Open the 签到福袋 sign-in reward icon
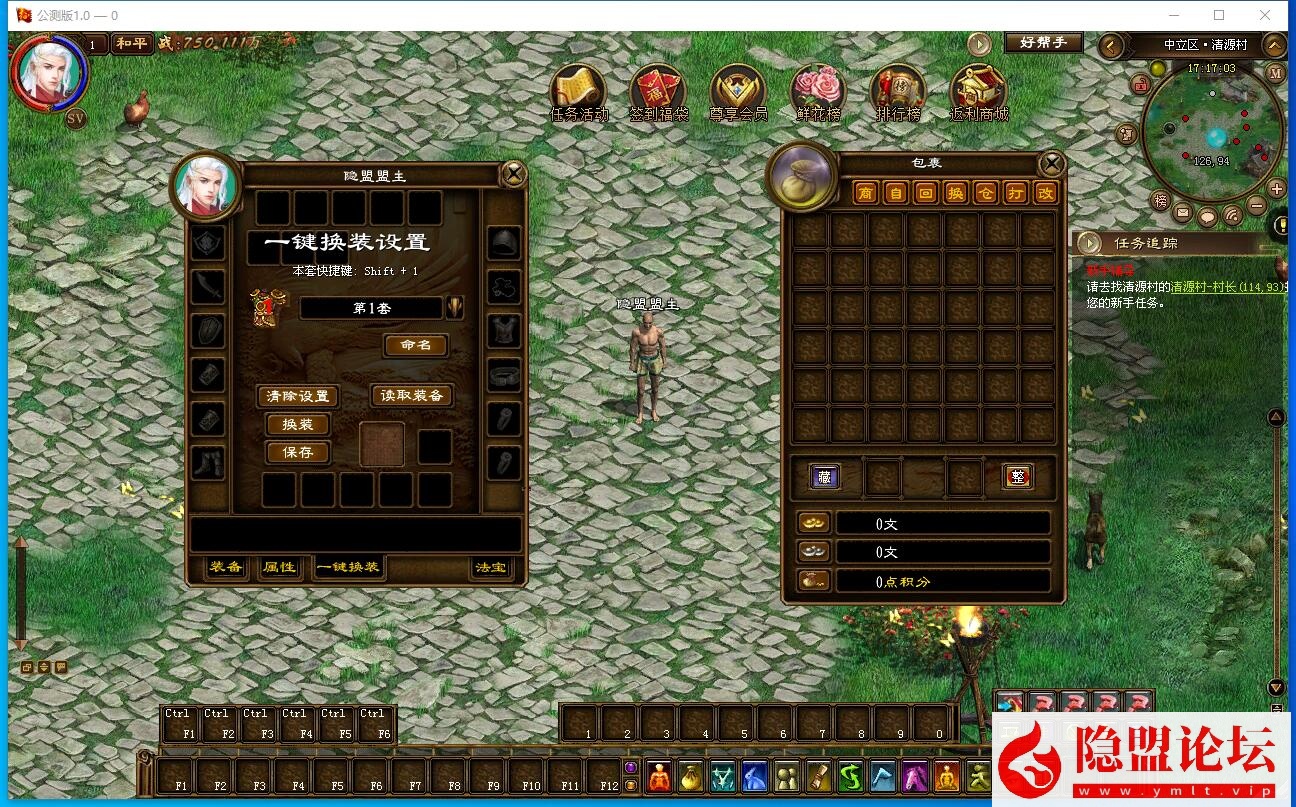Viewport: 1296px width, 807px height. click(658, 93)
